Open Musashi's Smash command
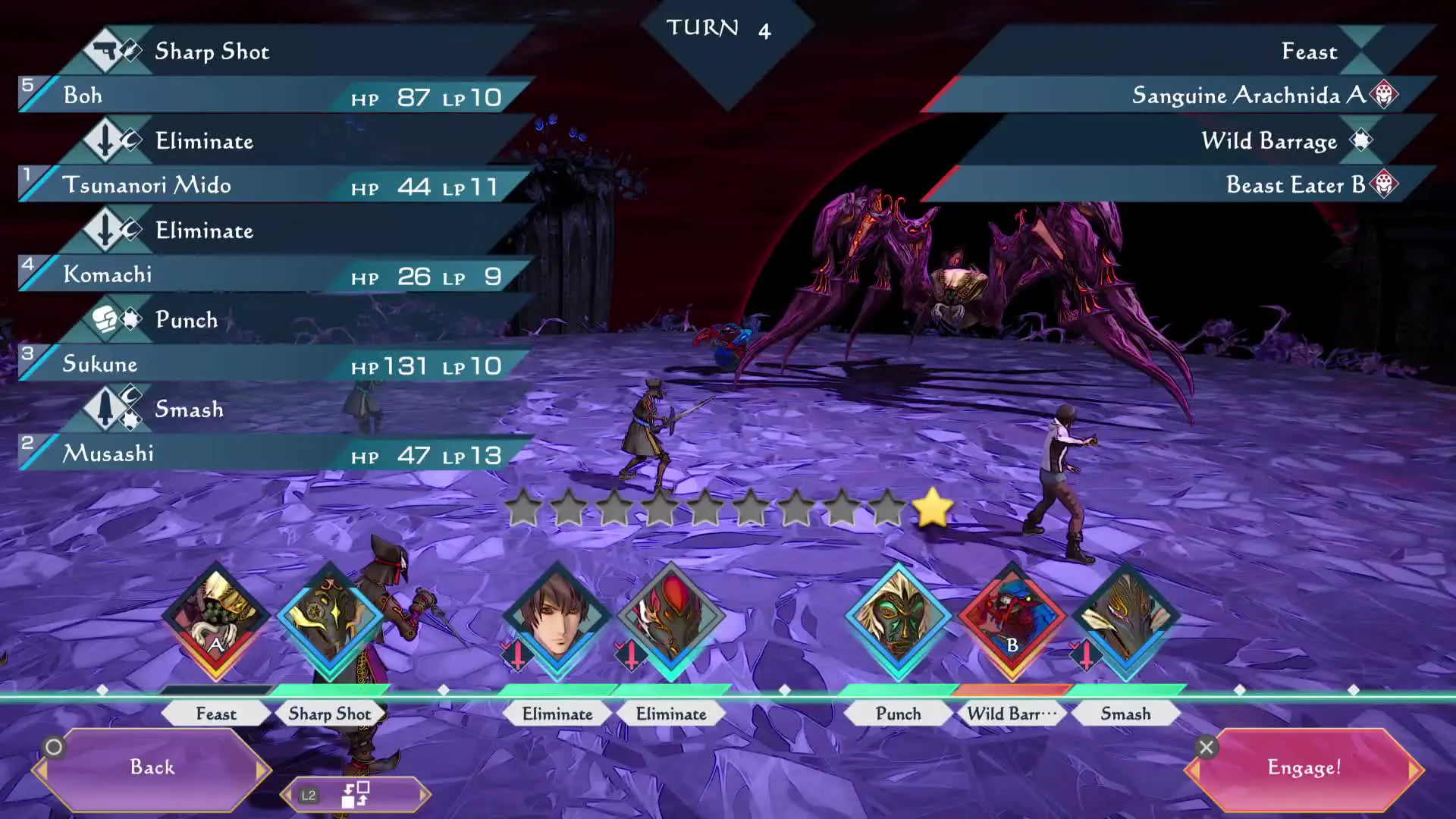Image resolution: width=1456 pixels, height=819 pixels. 190,409
